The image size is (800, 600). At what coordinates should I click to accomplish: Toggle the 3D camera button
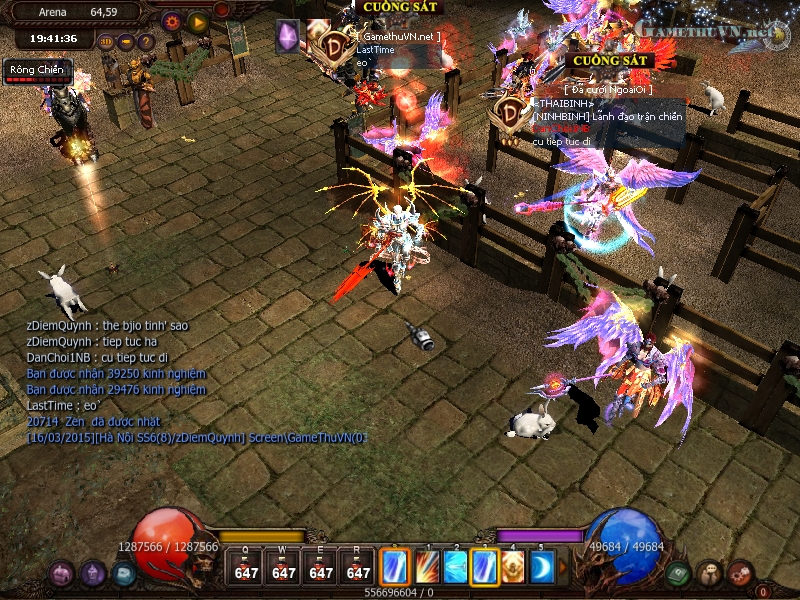click(x=107, y=42)
